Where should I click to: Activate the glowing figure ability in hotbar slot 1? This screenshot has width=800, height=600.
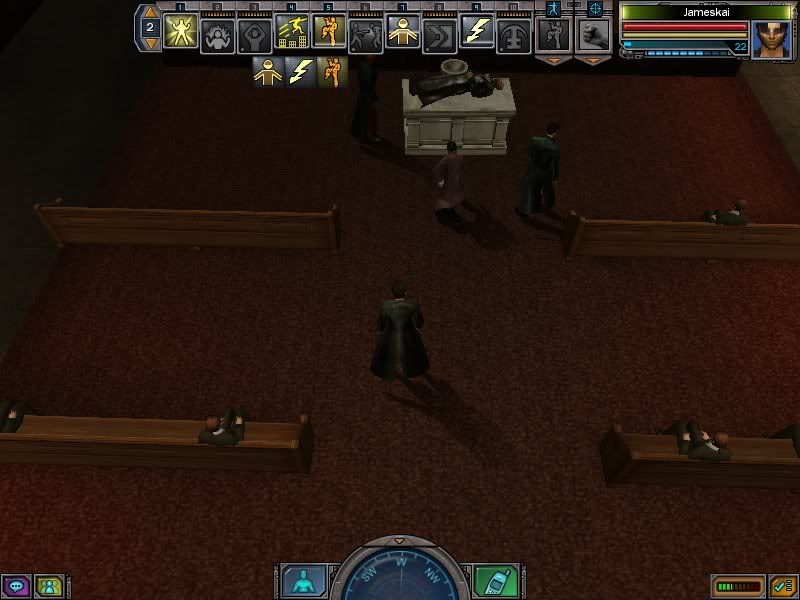[x=180, y=31]
